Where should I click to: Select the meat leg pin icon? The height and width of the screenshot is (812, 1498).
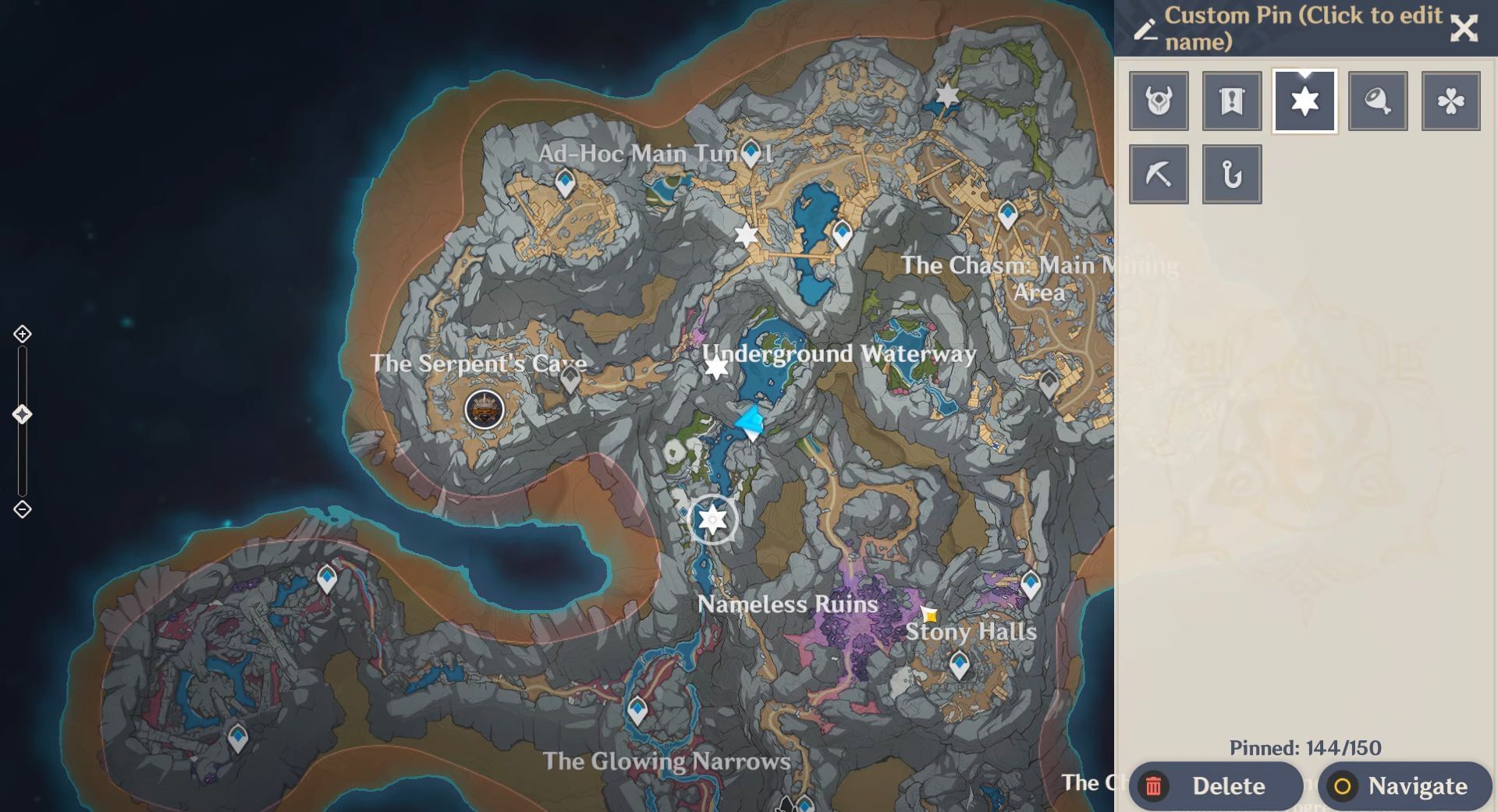pos(1378,101)
